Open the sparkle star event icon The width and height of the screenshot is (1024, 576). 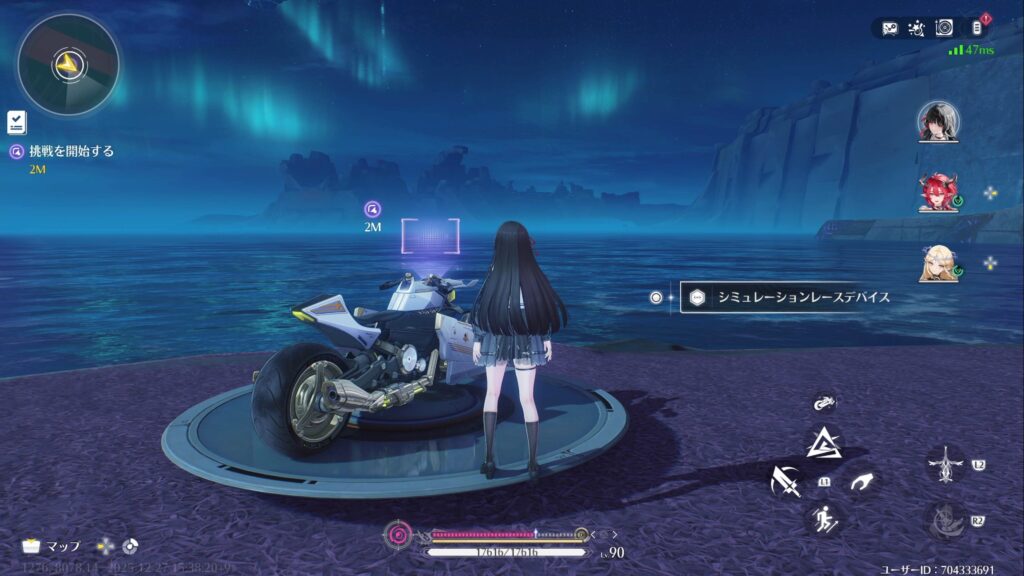[x=916, y=28]
